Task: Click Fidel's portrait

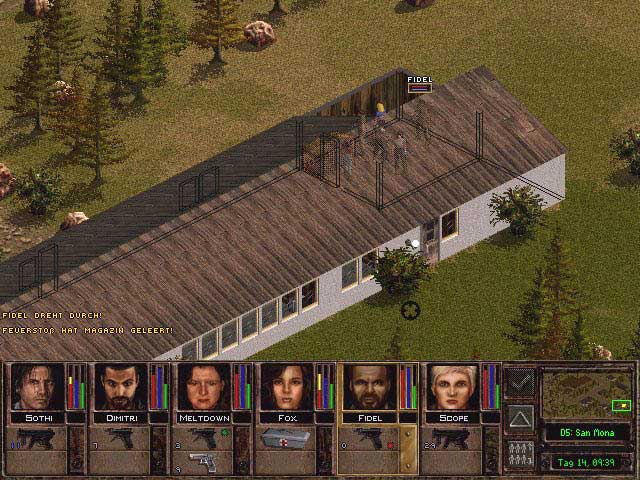Action: click(x=370, y=386)
